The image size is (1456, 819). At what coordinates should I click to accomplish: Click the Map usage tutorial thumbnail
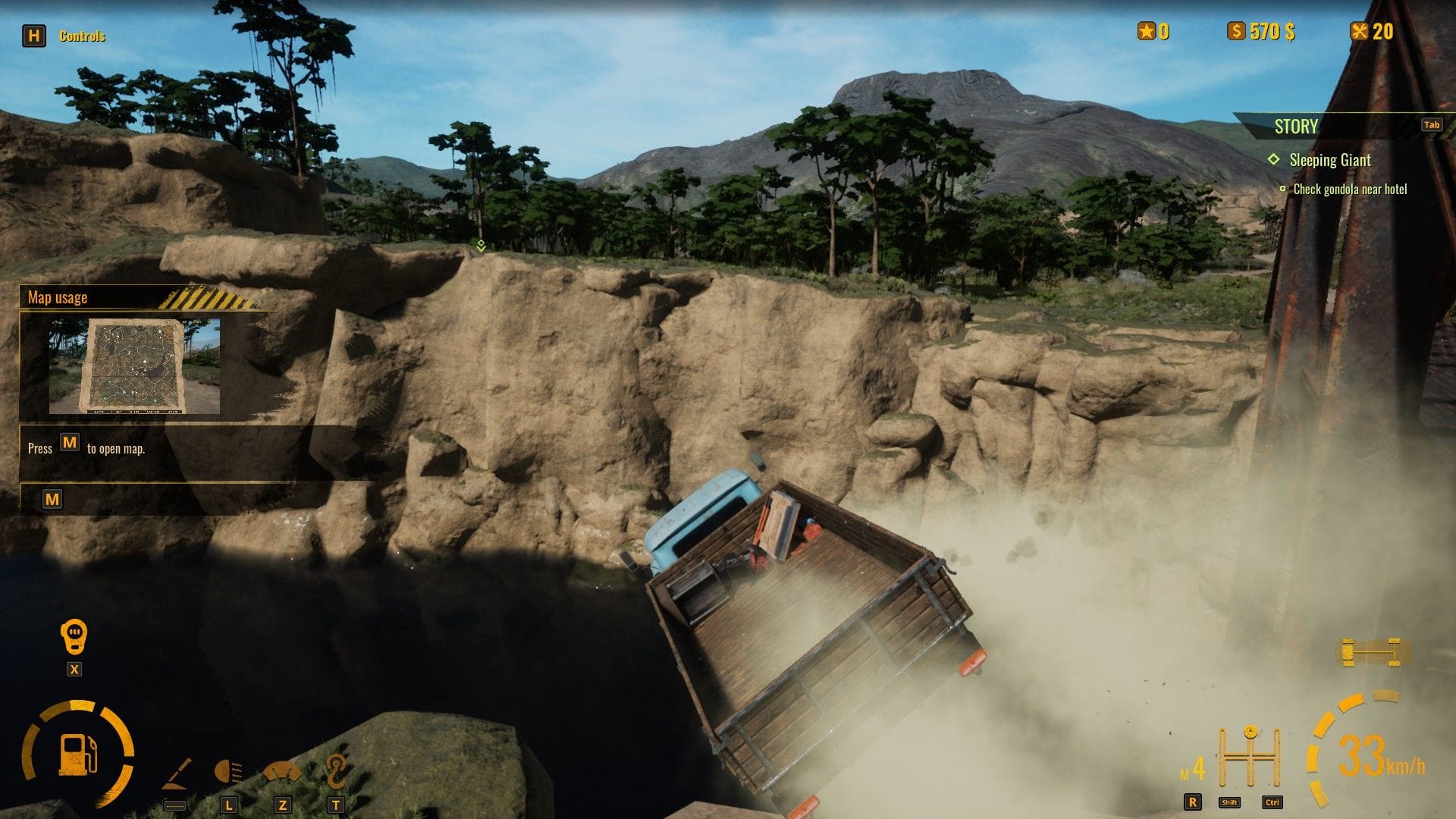[134, 366]
